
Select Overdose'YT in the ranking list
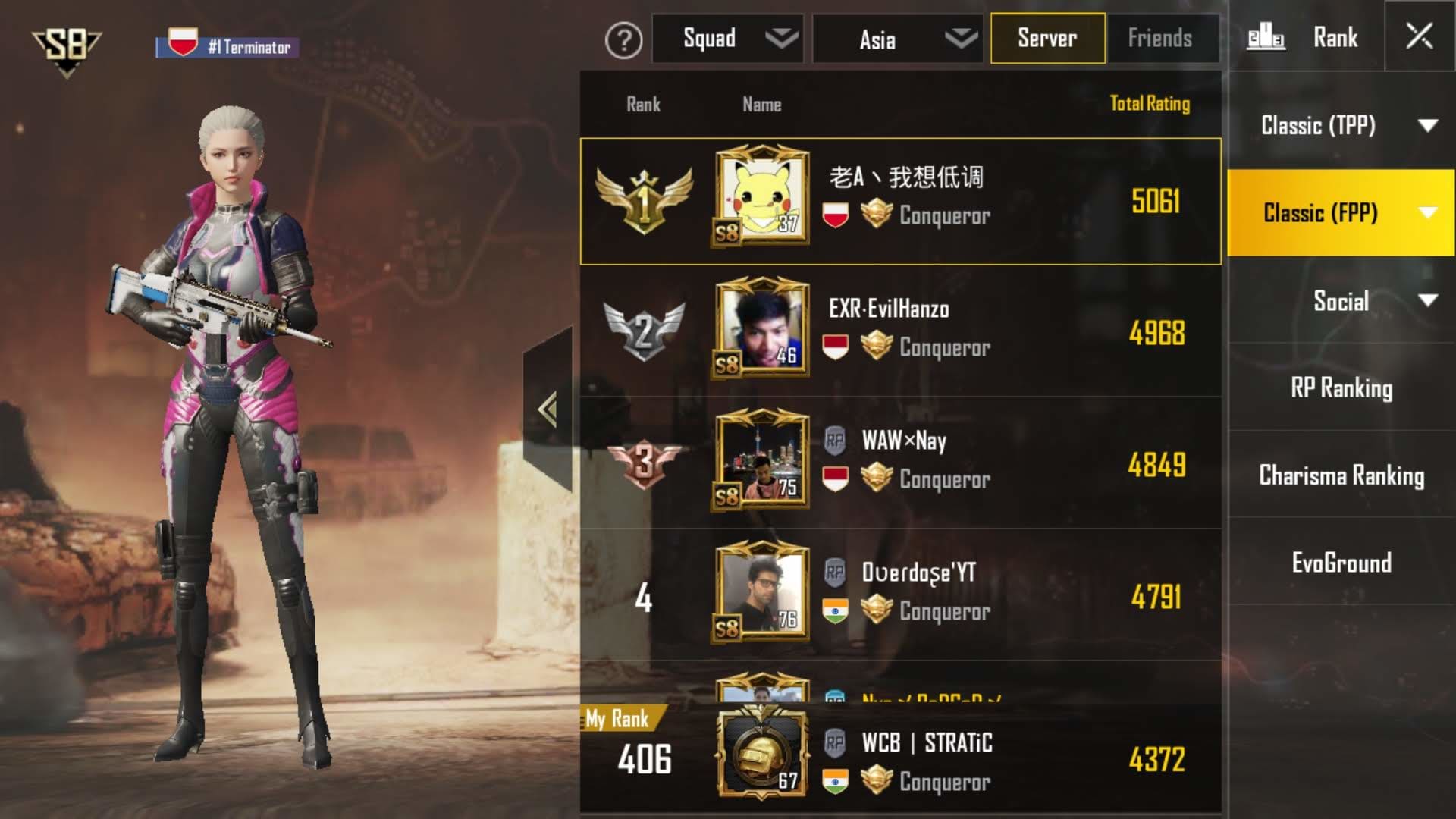point(900,594)
